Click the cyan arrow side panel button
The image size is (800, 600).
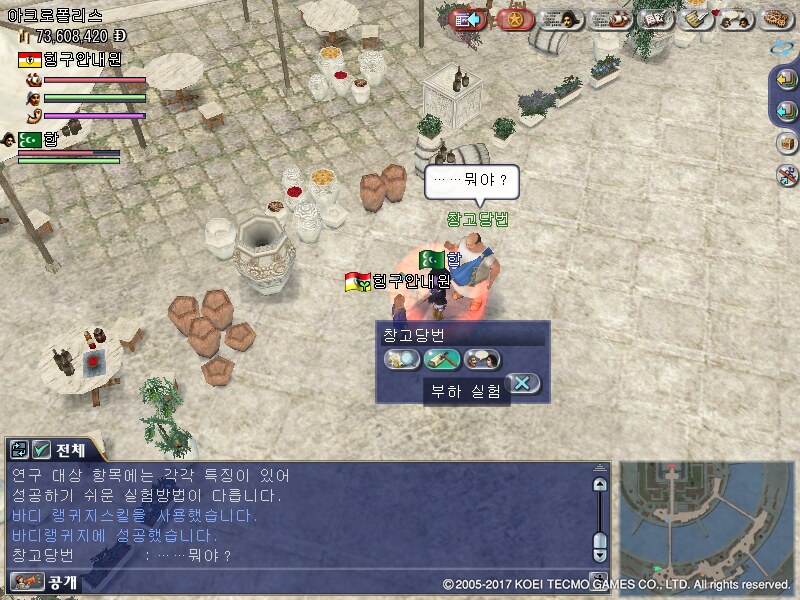(x=787, y=111)
